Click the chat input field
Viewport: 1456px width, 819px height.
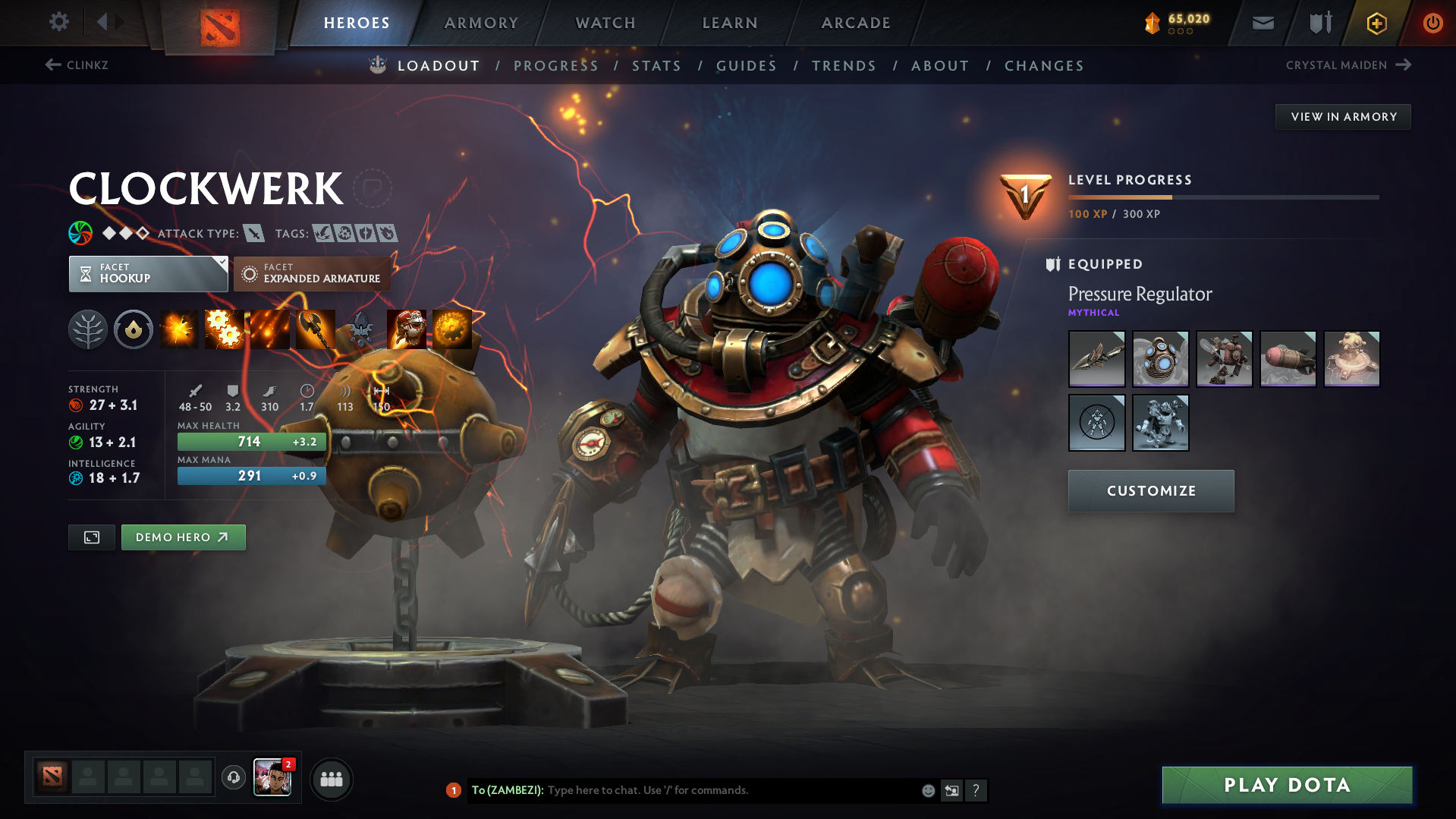click(x=721, y=790)
